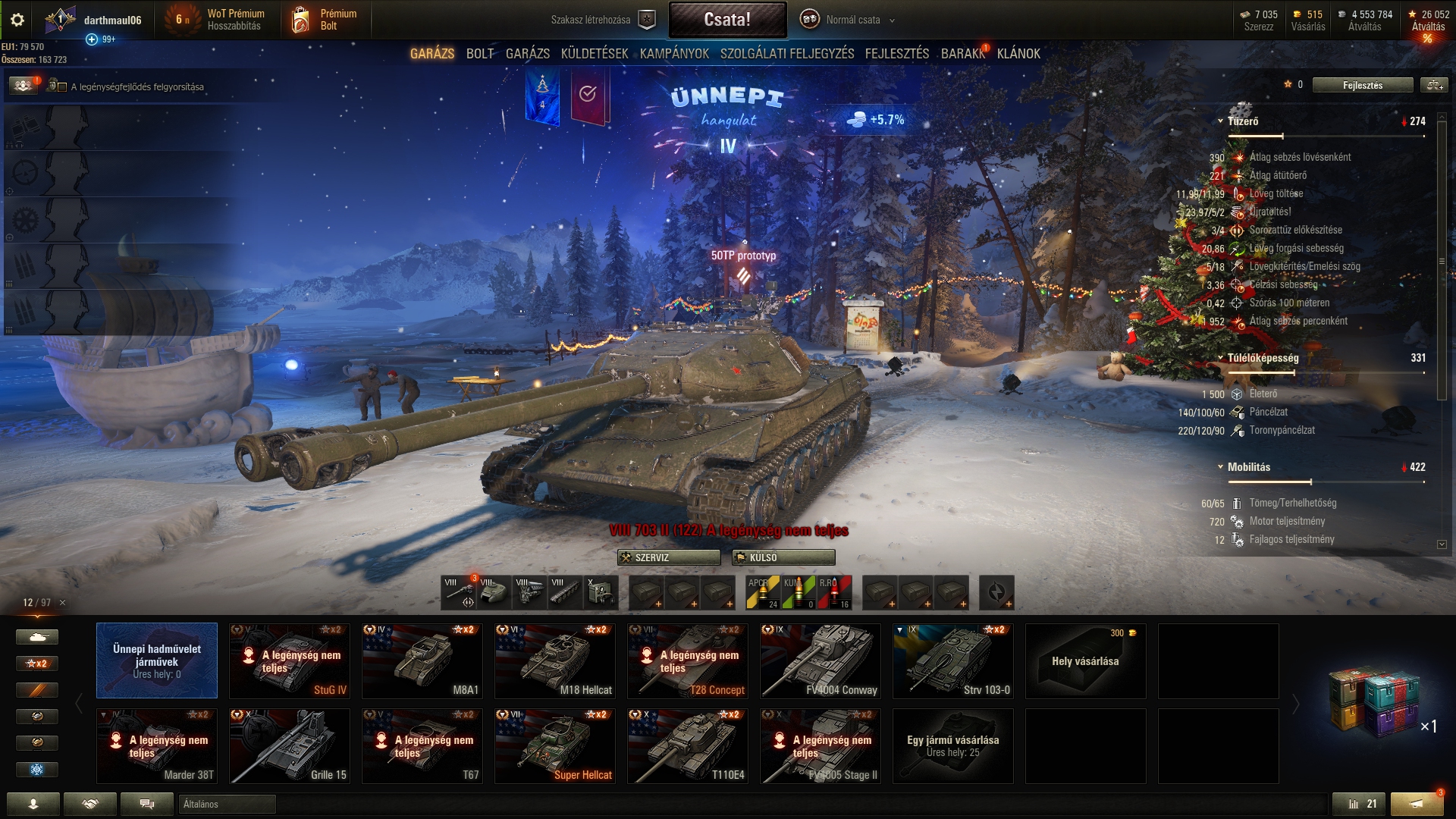The height and width of the screenshot is (819, 1456).
Task: Start a battle with the Csata! button
Action: click(x=727, y=20)
